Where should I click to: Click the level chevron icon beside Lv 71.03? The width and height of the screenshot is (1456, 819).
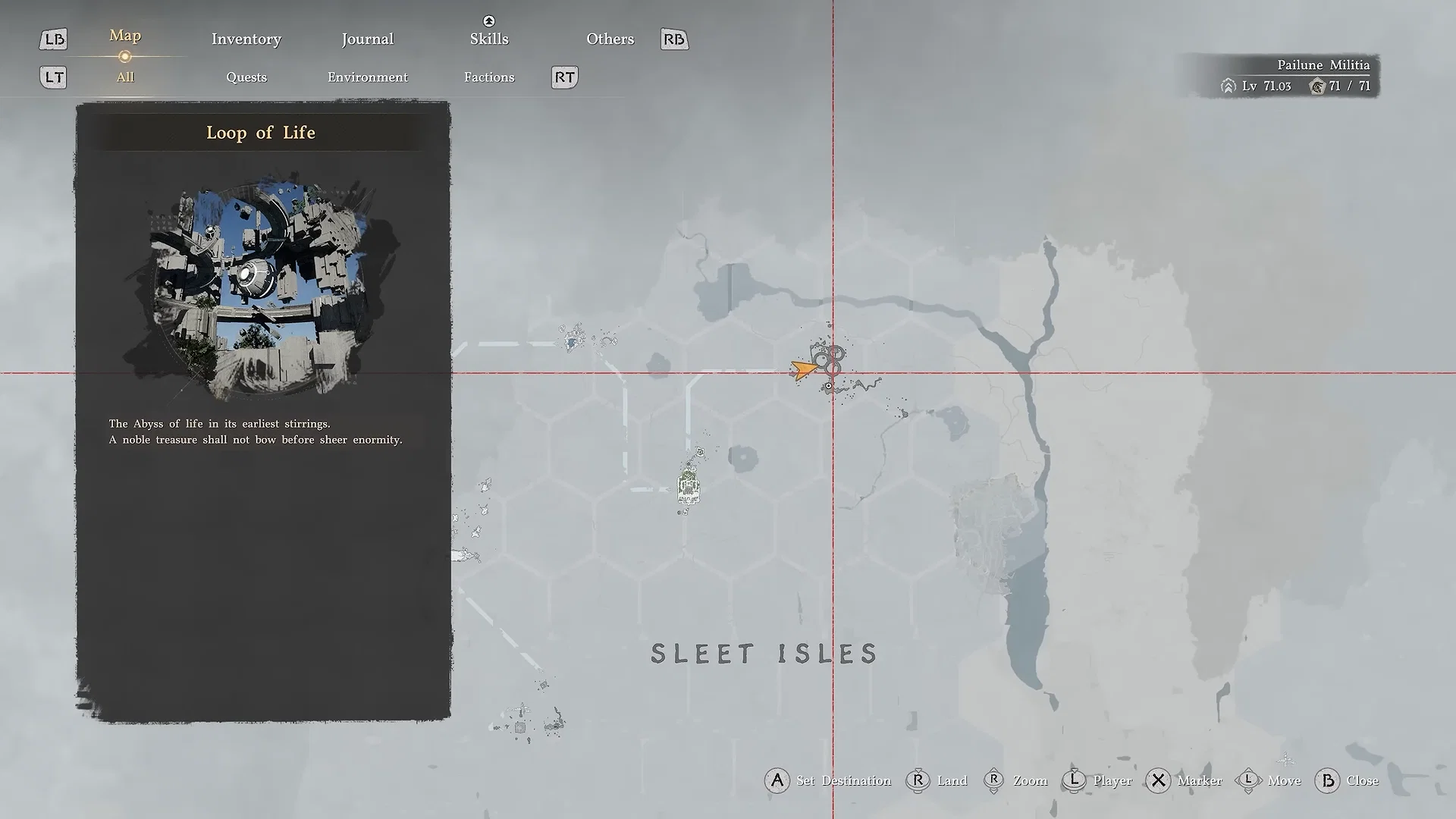[1228, 86]
